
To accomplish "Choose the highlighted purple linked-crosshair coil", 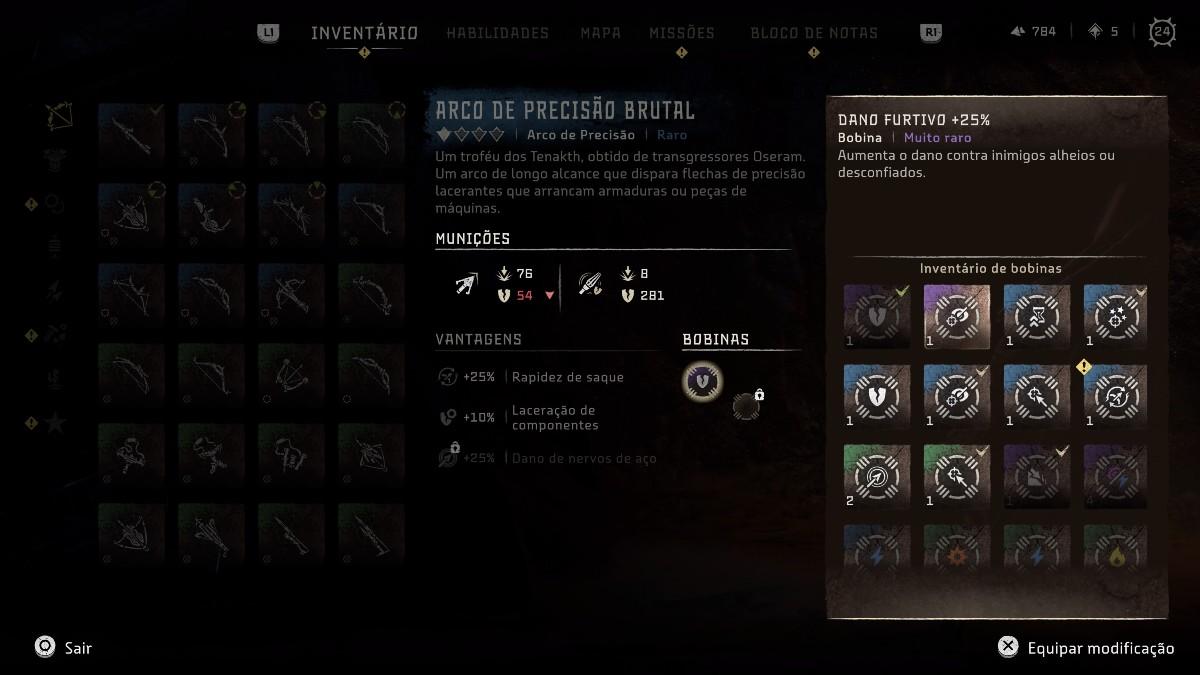I will click(956, 317).
